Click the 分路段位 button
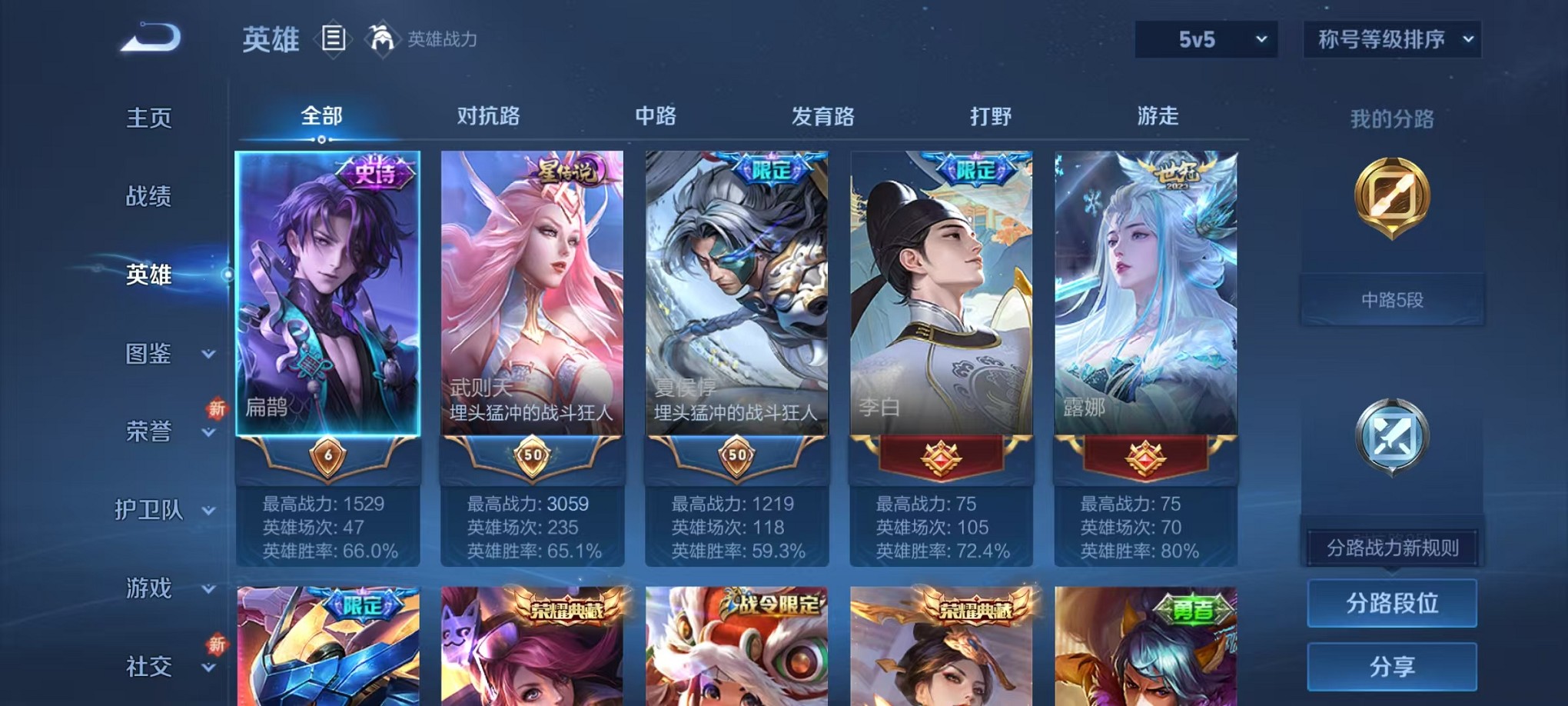1568x706 pixels. point(1391,603)
